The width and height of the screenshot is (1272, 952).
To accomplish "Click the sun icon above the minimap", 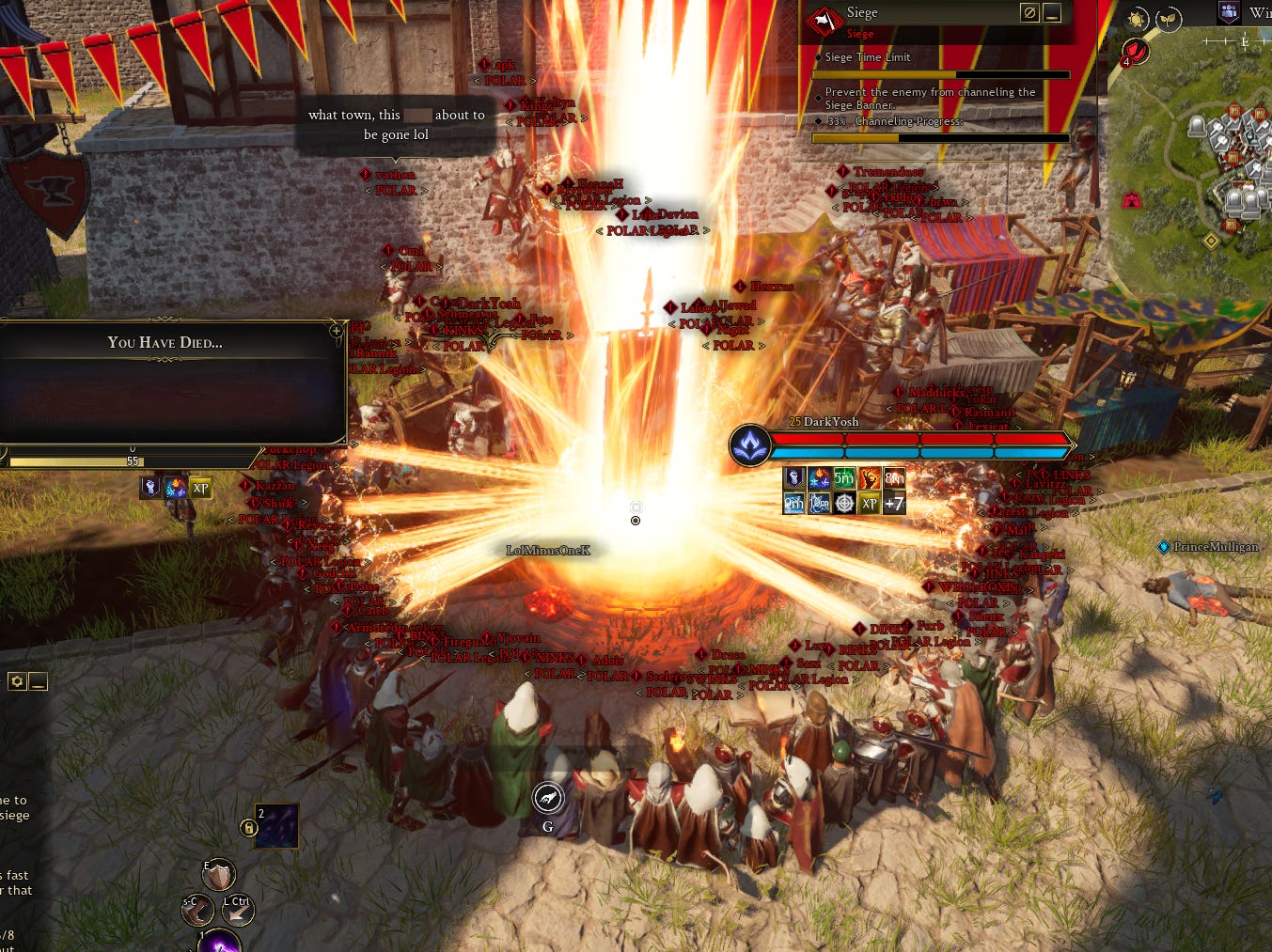I will pos(1138,19).
